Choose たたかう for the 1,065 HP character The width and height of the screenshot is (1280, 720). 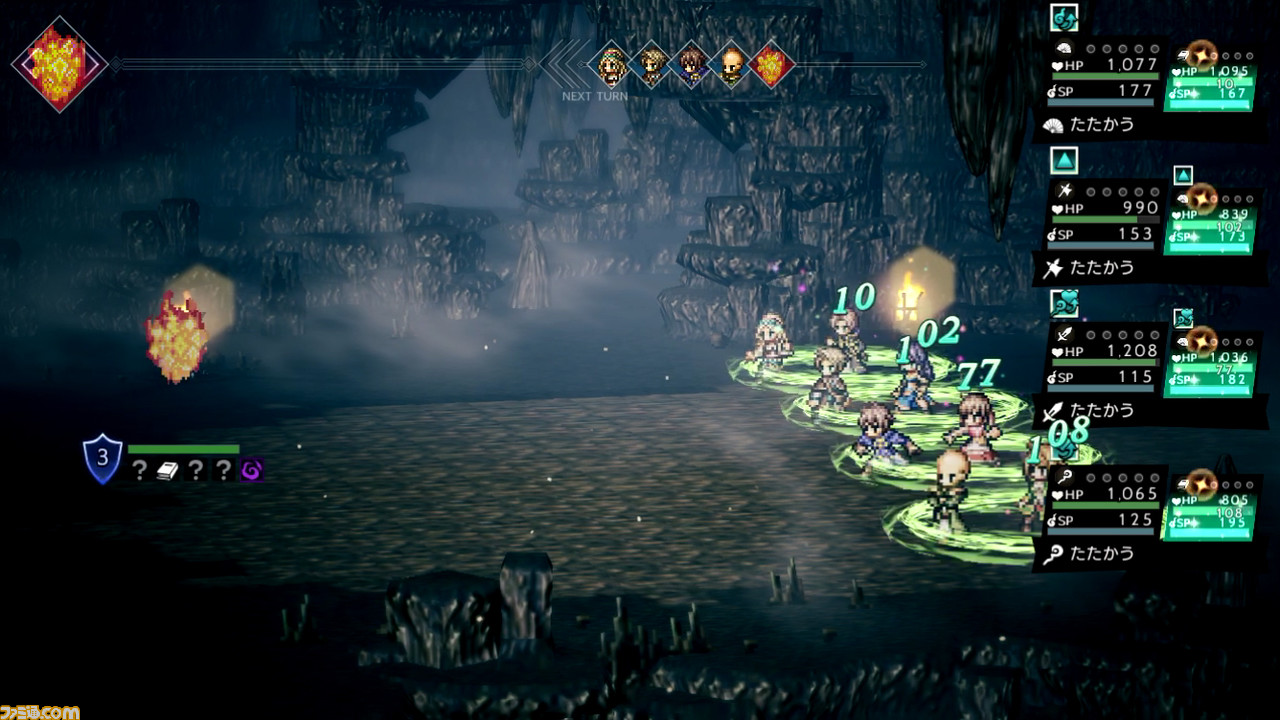click(x=1102, y=553)
